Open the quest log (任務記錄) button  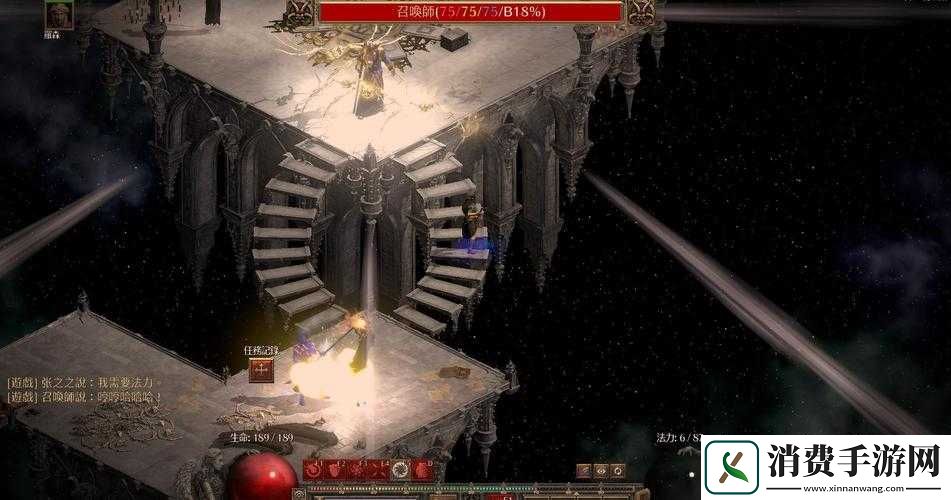263,369
